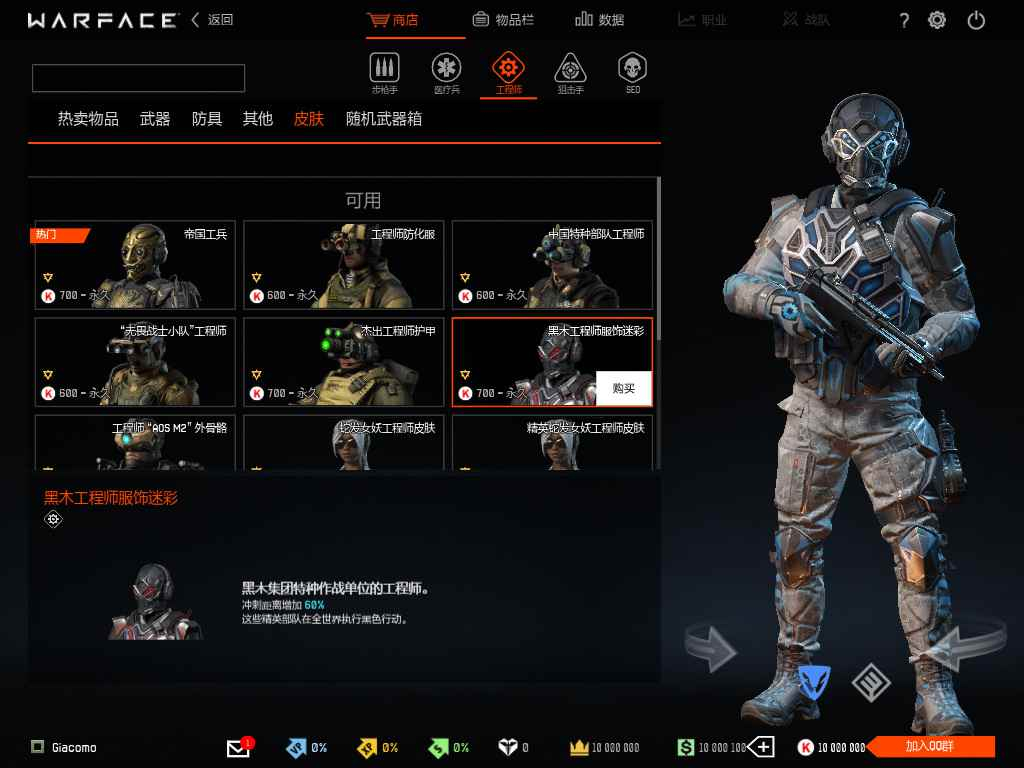Buy the skin with the 购买 button
The height and width of the screenshot is (768, 1024).
623,388
